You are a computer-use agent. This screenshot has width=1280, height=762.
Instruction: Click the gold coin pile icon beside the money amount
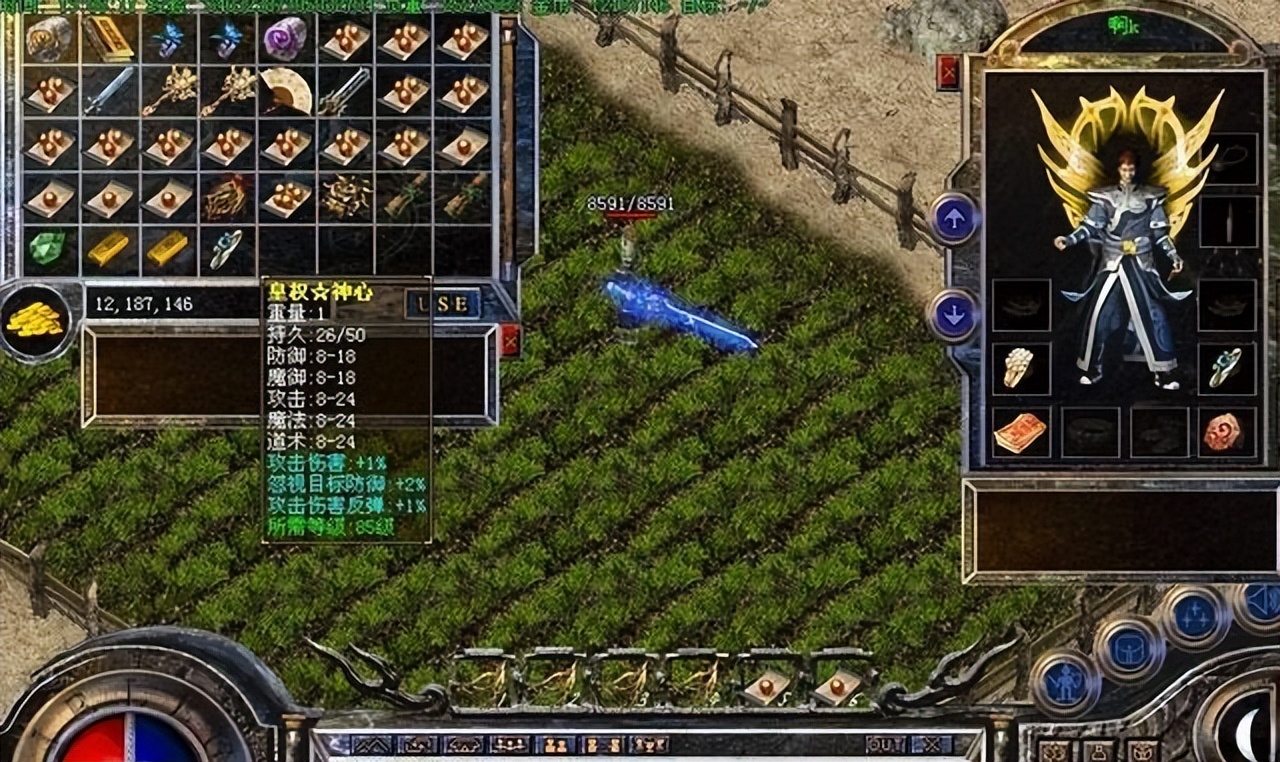(x=38, y=317)
